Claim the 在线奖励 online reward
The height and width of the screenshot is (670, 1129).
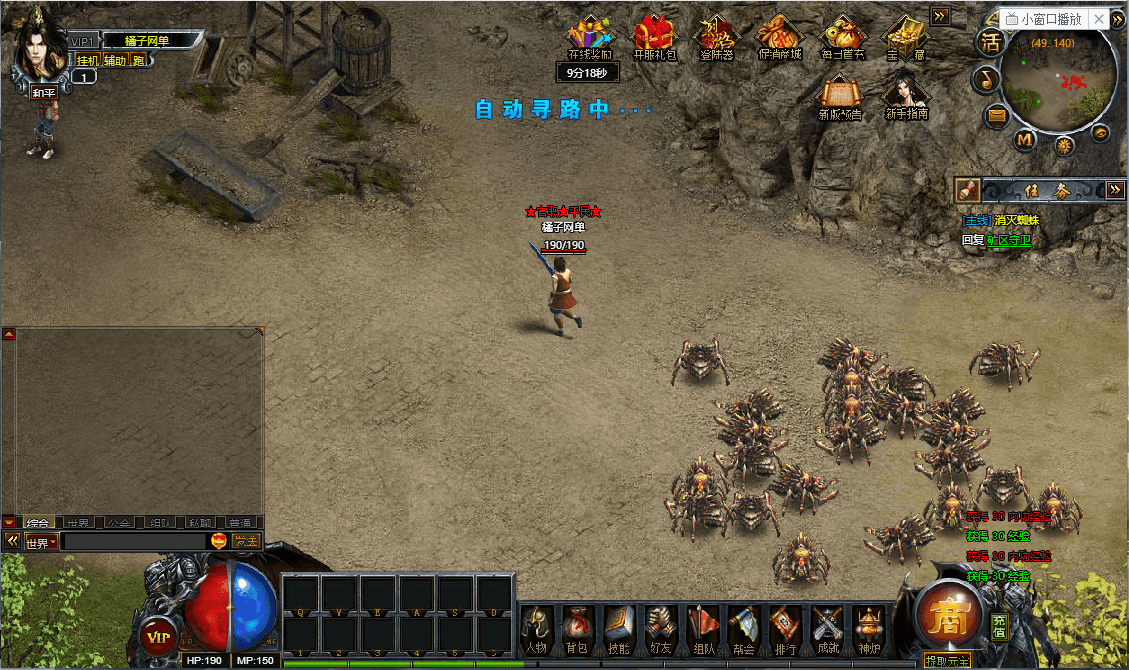(590, 38)
